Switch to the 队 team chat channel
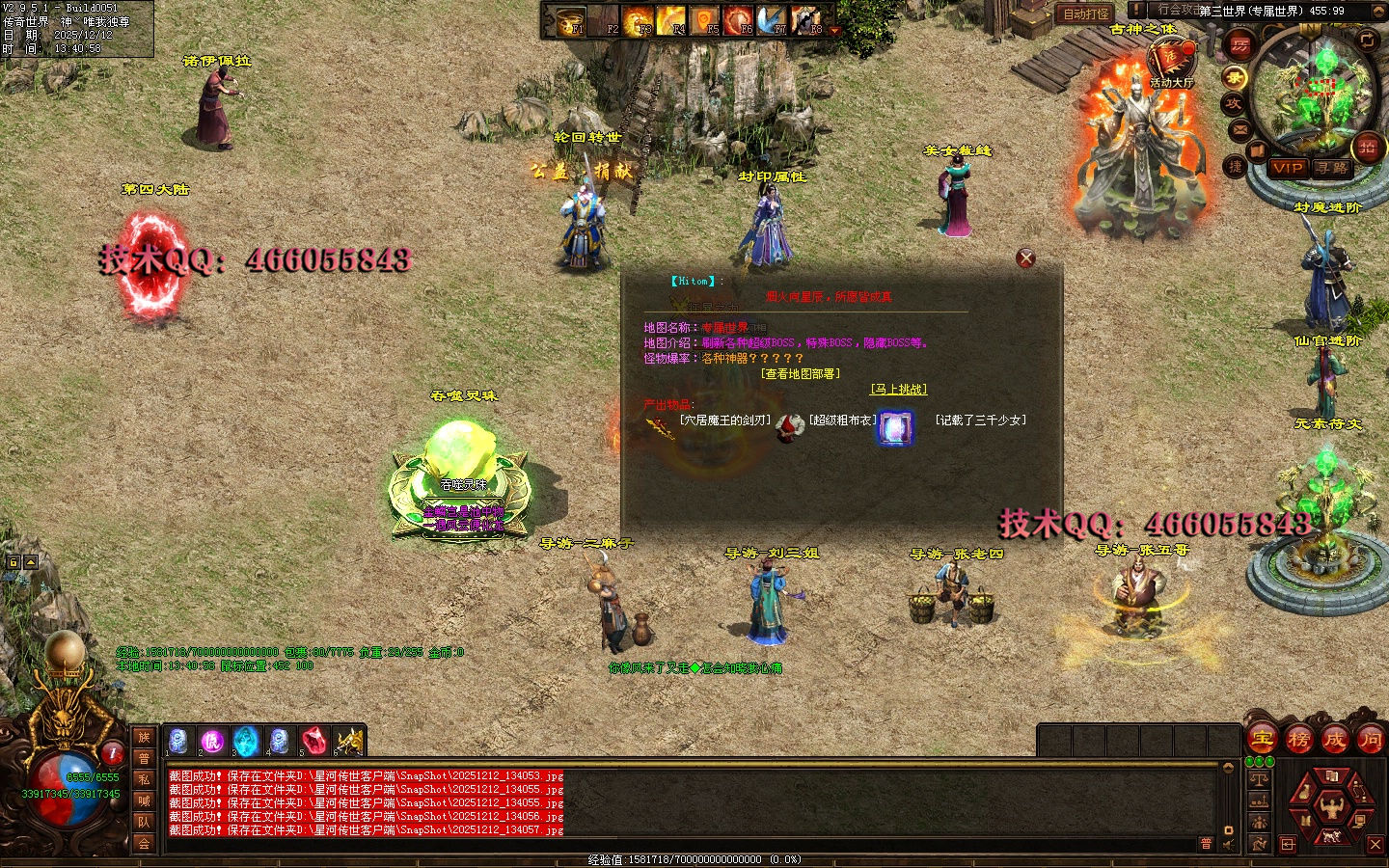1389x868 pixels. (x=144, y=822)
